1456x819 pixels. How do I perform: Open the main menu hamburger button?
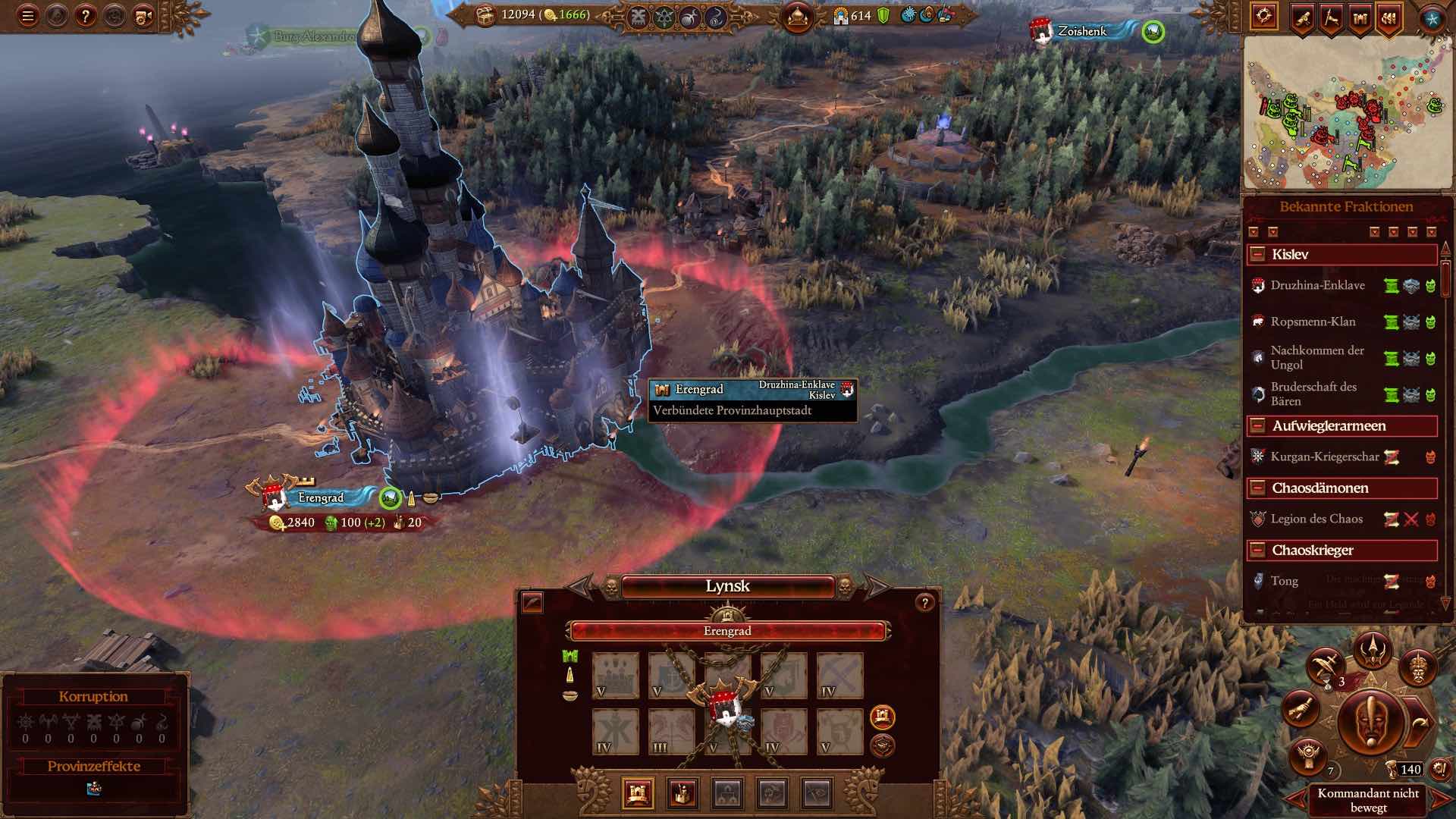click(x=28, y=16)
